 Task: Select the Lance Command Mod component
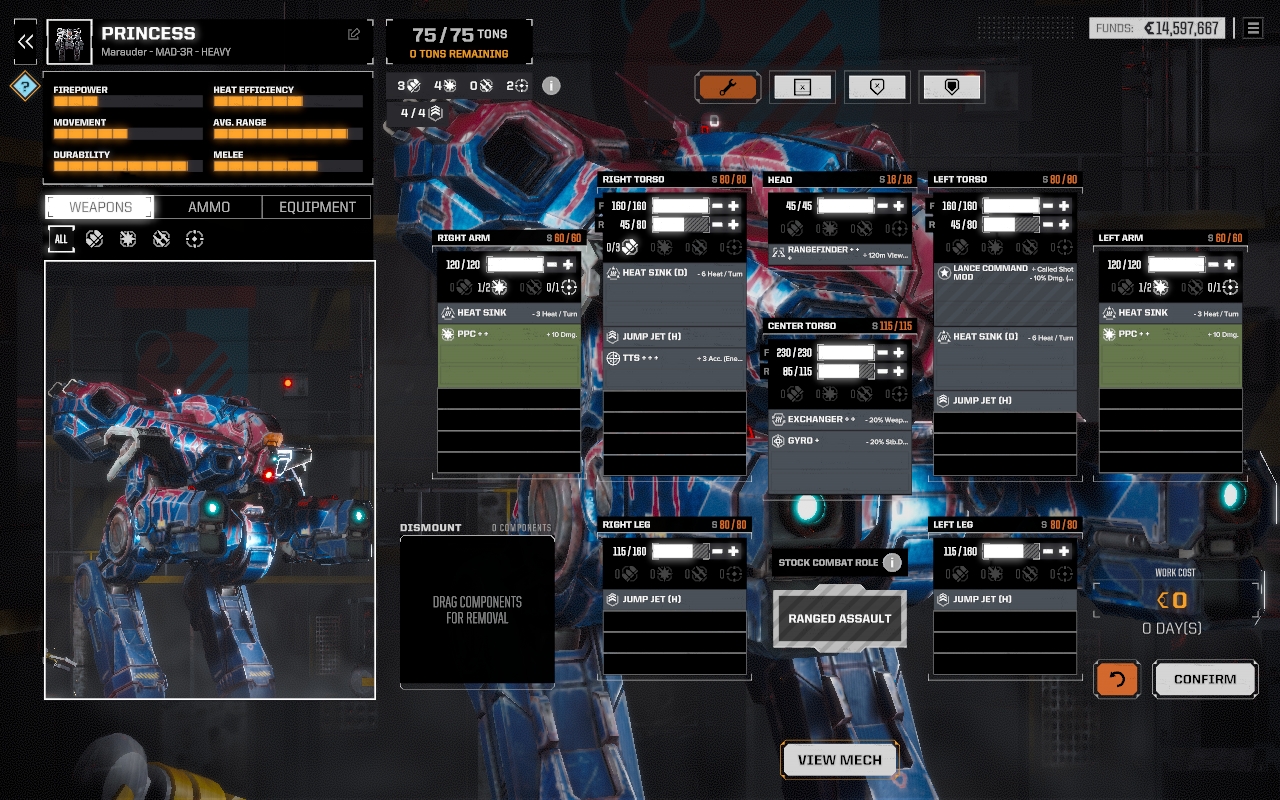click(x=1005, y=272)
